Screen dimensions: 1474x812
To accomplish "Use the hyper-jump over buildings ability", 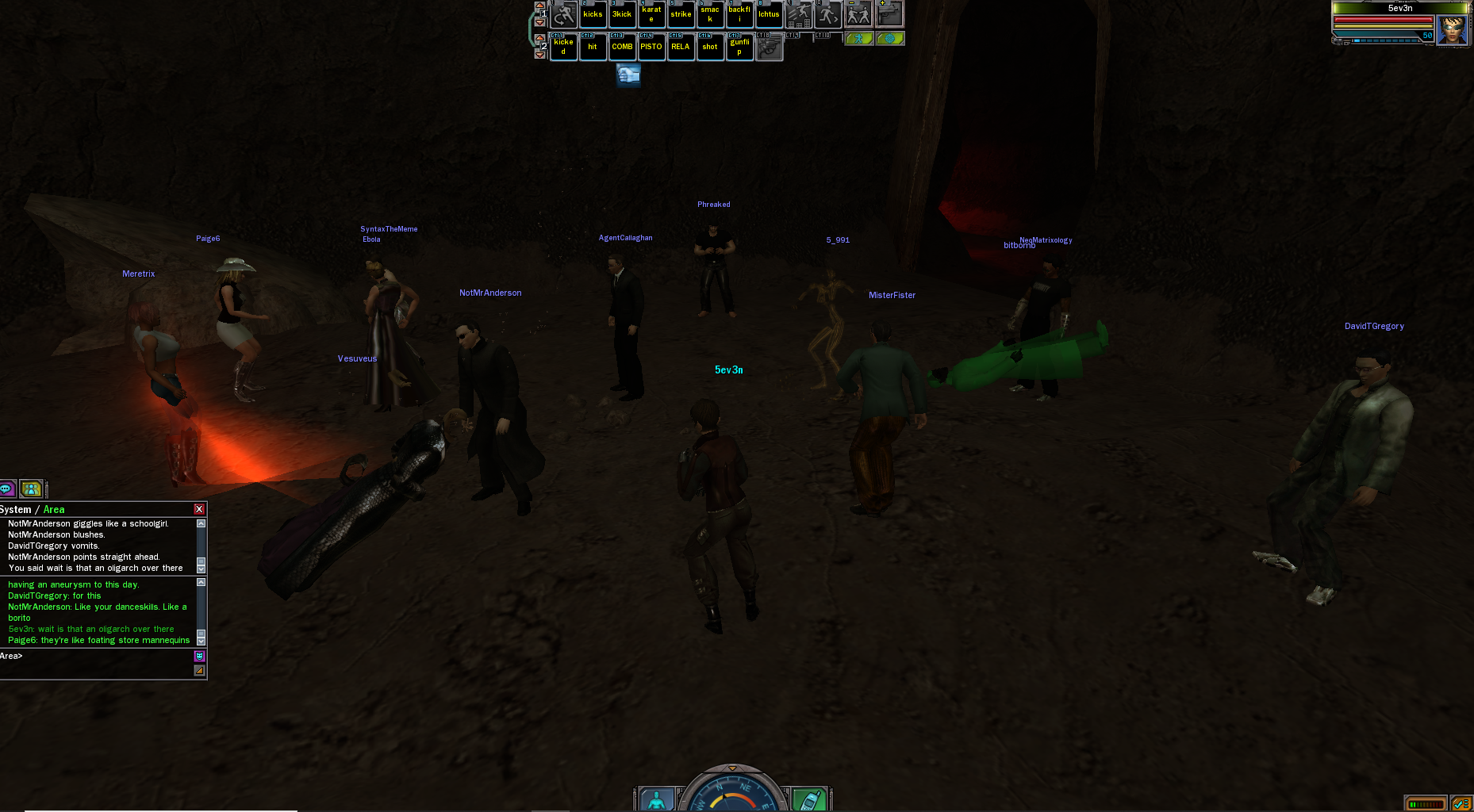I will (x=799, y=14).
